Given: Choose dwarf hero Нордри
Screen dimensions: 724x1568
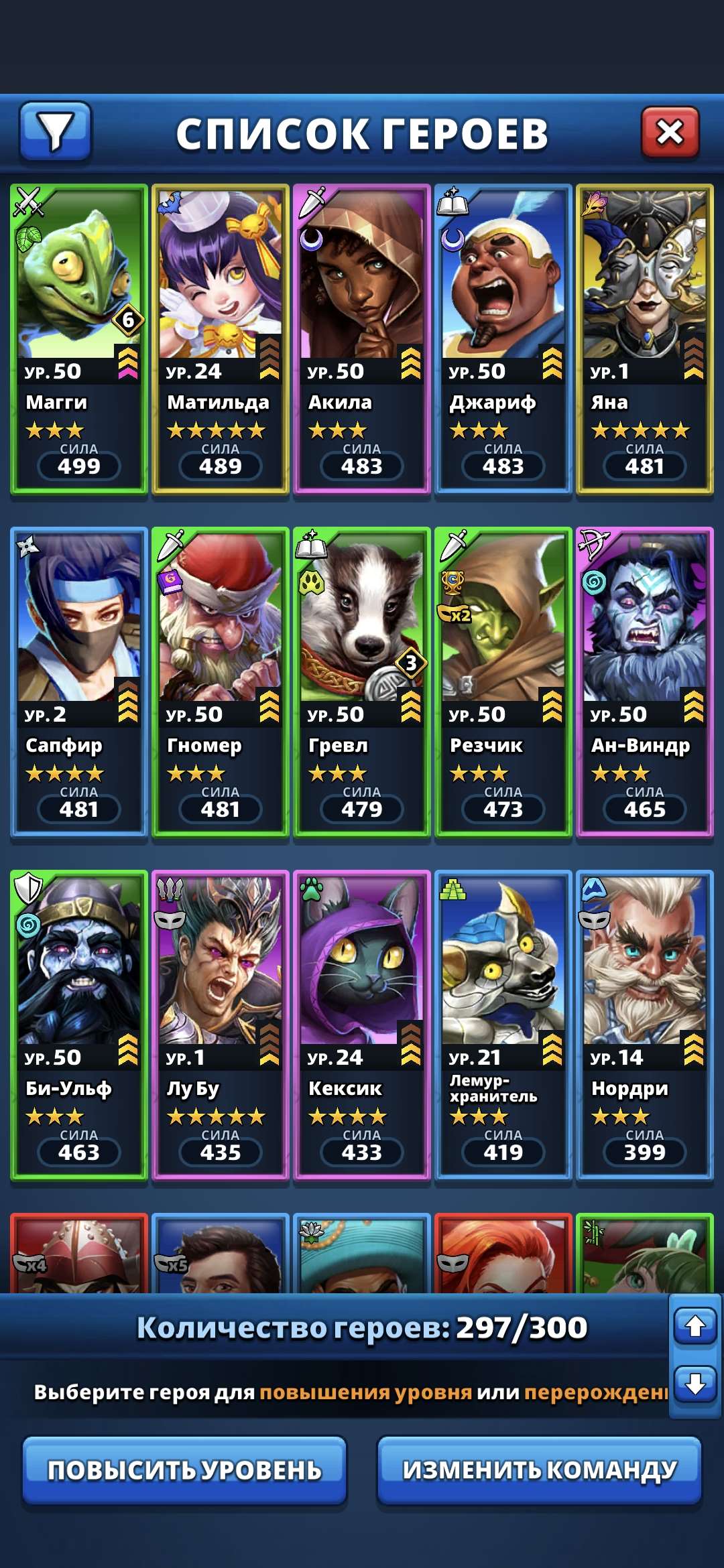Looking at the screenshot, I should click(x=645, y=1025).
